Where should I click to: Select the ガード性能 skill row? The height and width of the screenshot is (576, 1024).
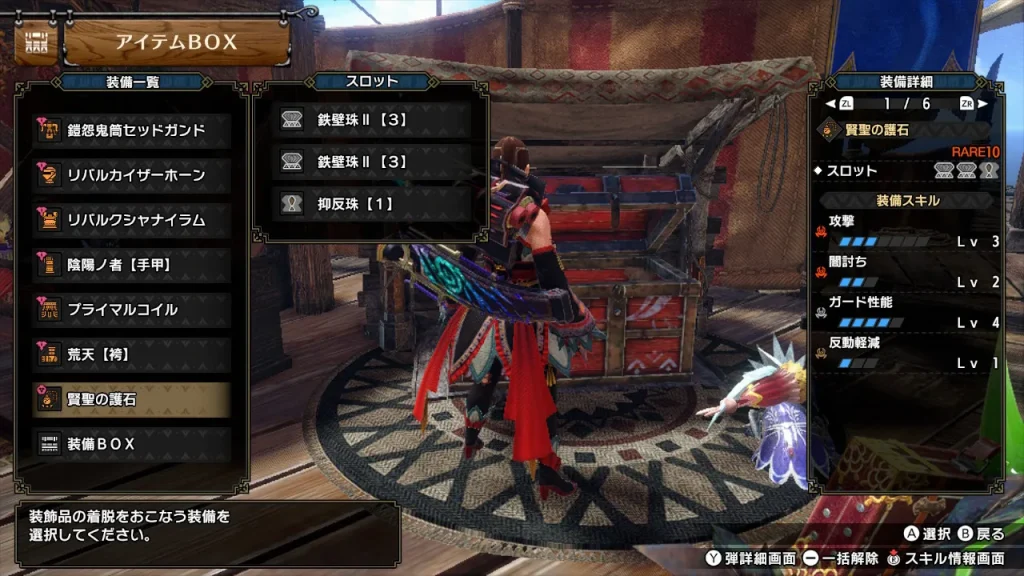point(908,313)
